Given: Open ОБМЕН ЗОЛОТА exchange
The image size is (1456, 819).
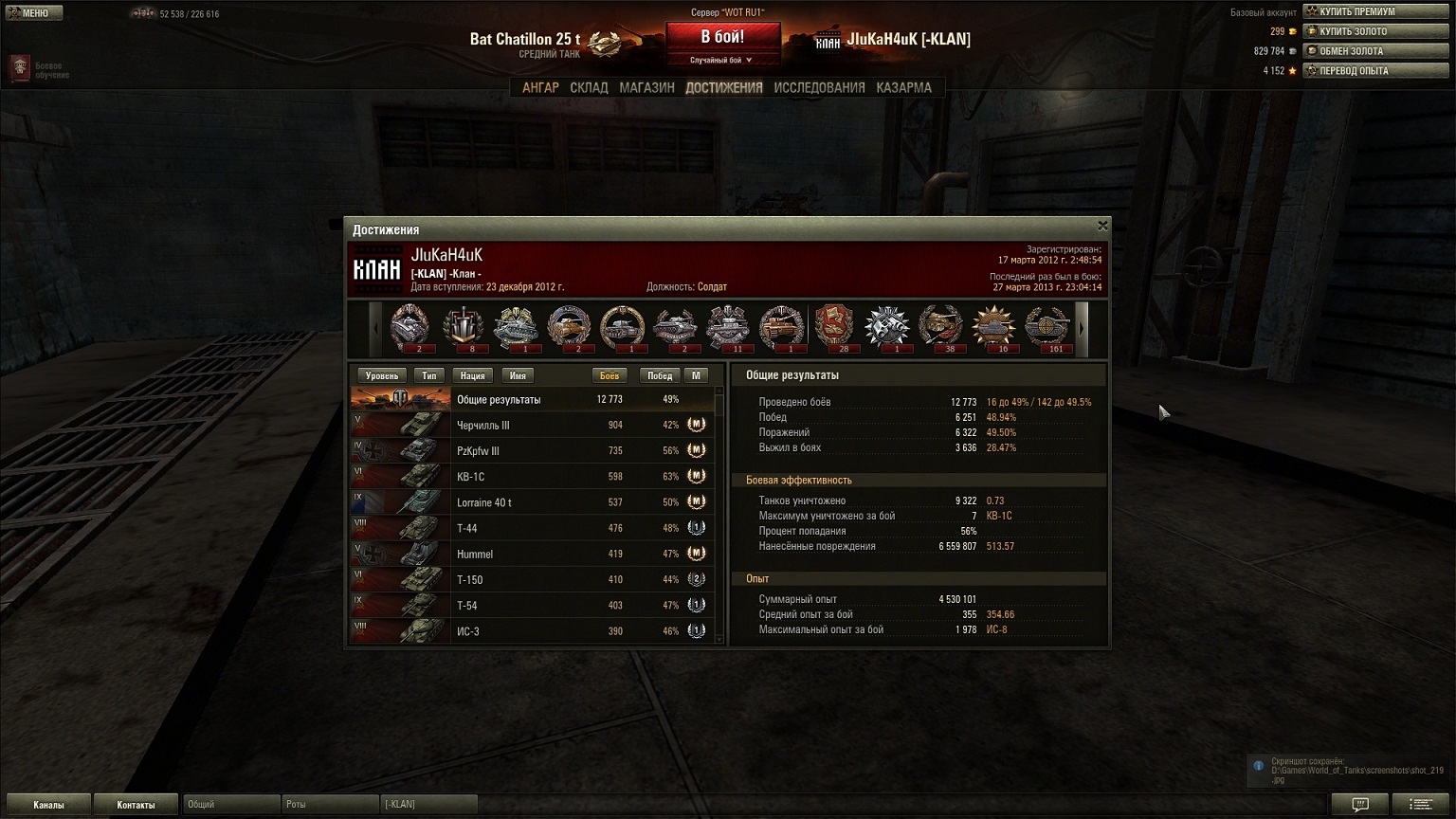Looking at the screenshot, I should 1375,51.
